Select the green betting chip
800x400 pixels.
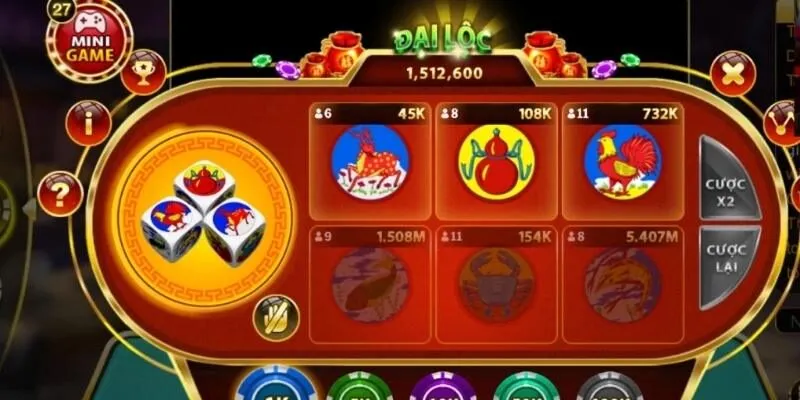click(359, 390)
